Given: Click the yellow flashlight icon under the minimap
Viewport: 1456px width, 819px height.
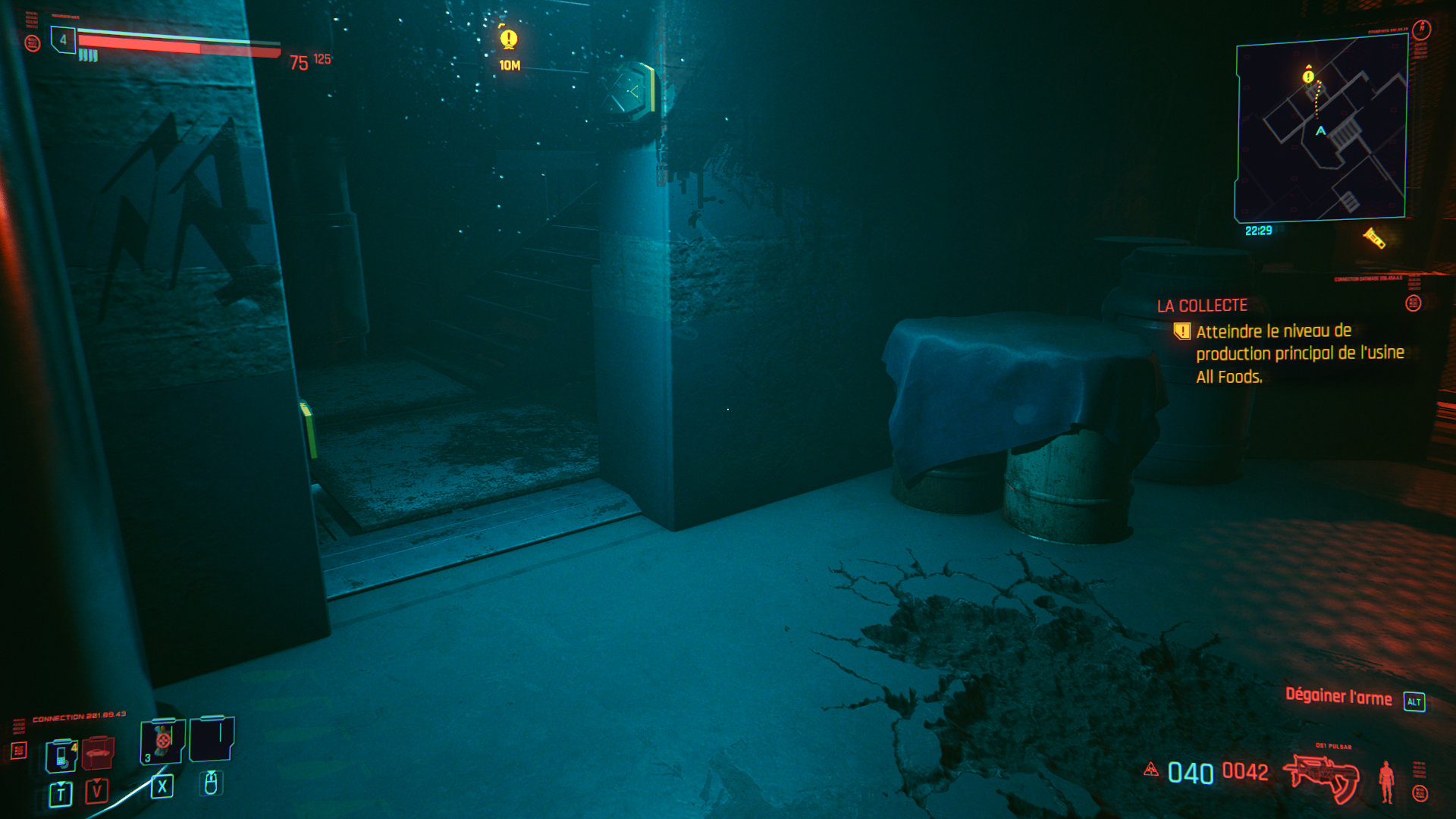Looking at the screenshot, I should tap(1374, 238).
